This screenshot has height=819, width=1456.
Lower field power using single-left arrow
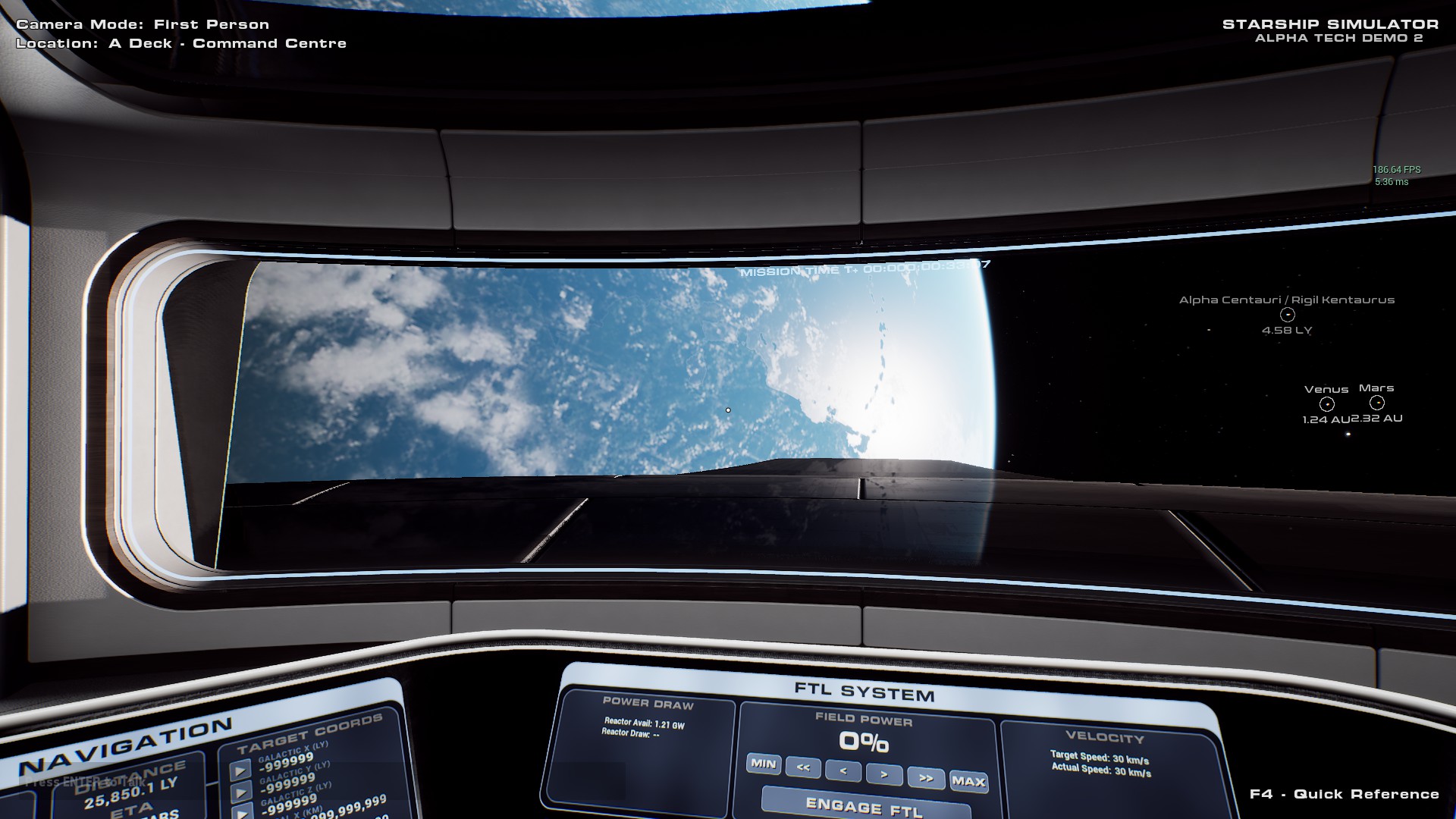click(x=843, y=772)
